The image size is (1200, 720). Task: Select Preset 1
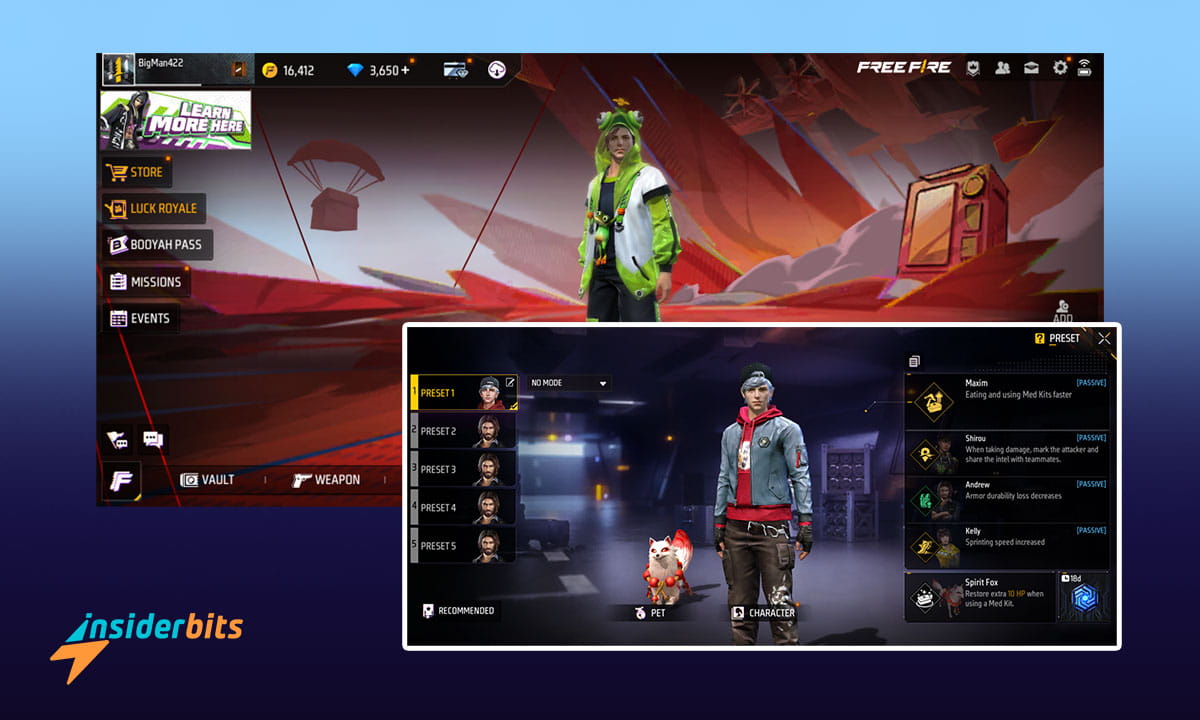coord(464,393)
